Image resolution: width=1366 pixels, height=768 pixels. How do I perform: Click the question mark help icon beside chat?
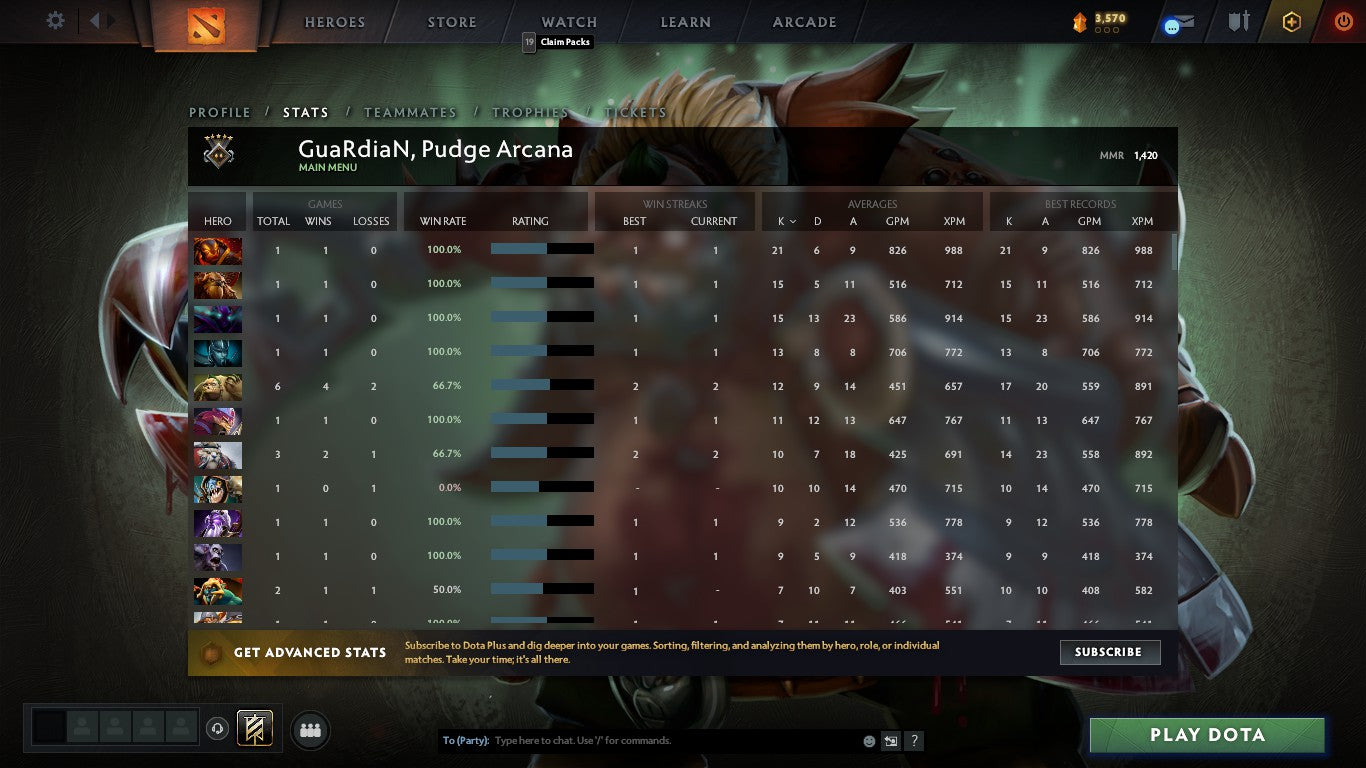(x=913, y=740)
